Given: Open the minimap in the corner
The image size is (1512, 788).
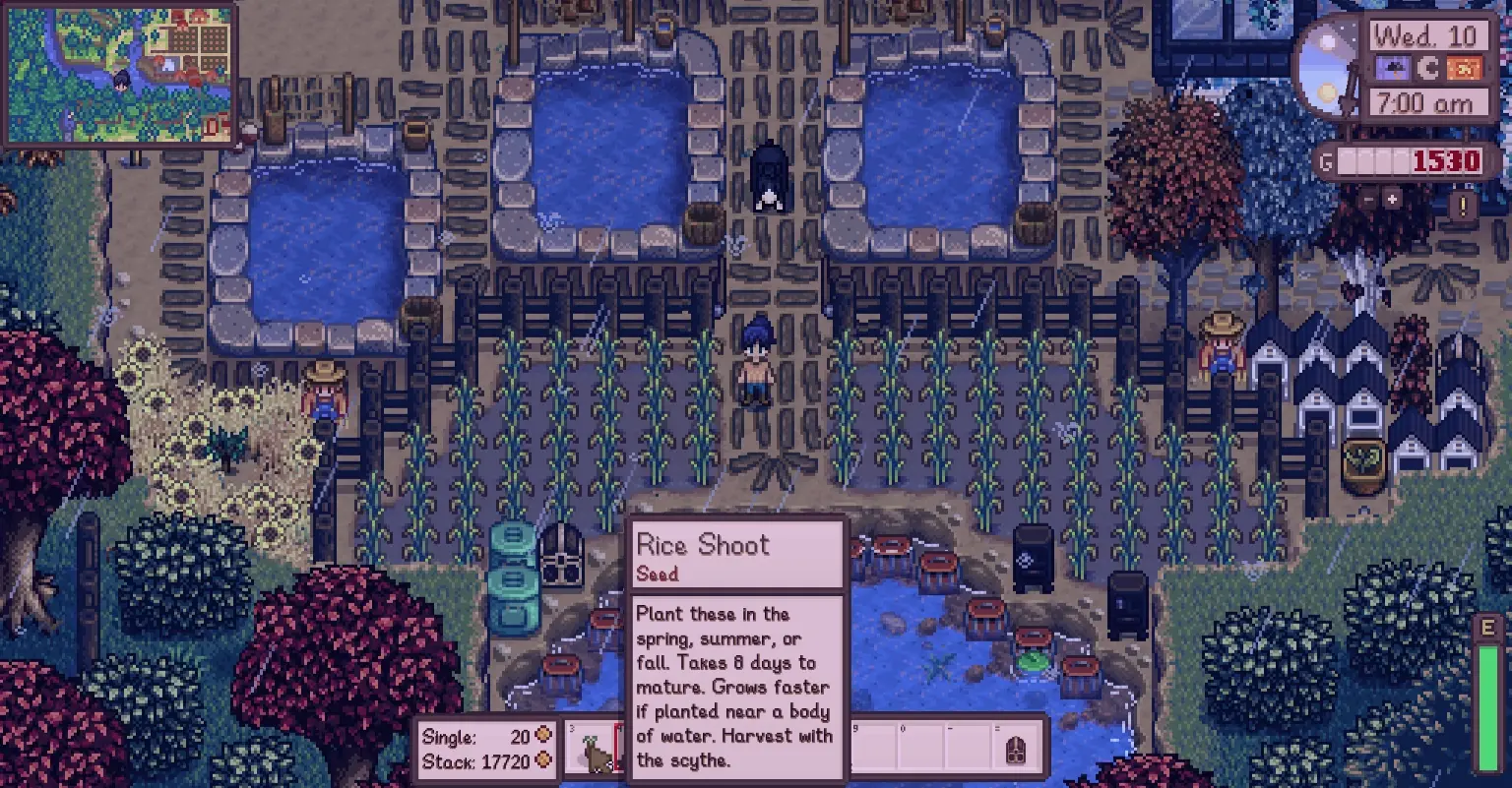Looking at the screenshot, I should [119, 74].
